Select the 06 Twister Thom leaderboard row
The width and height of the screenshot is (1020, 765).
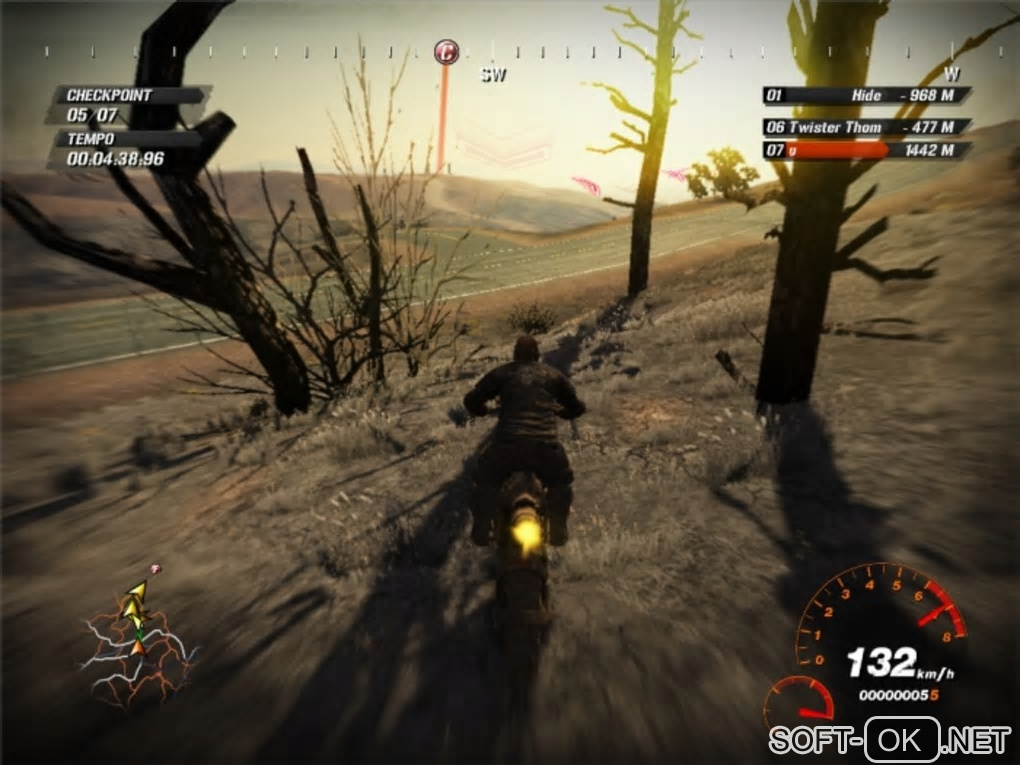pos(866,127)
